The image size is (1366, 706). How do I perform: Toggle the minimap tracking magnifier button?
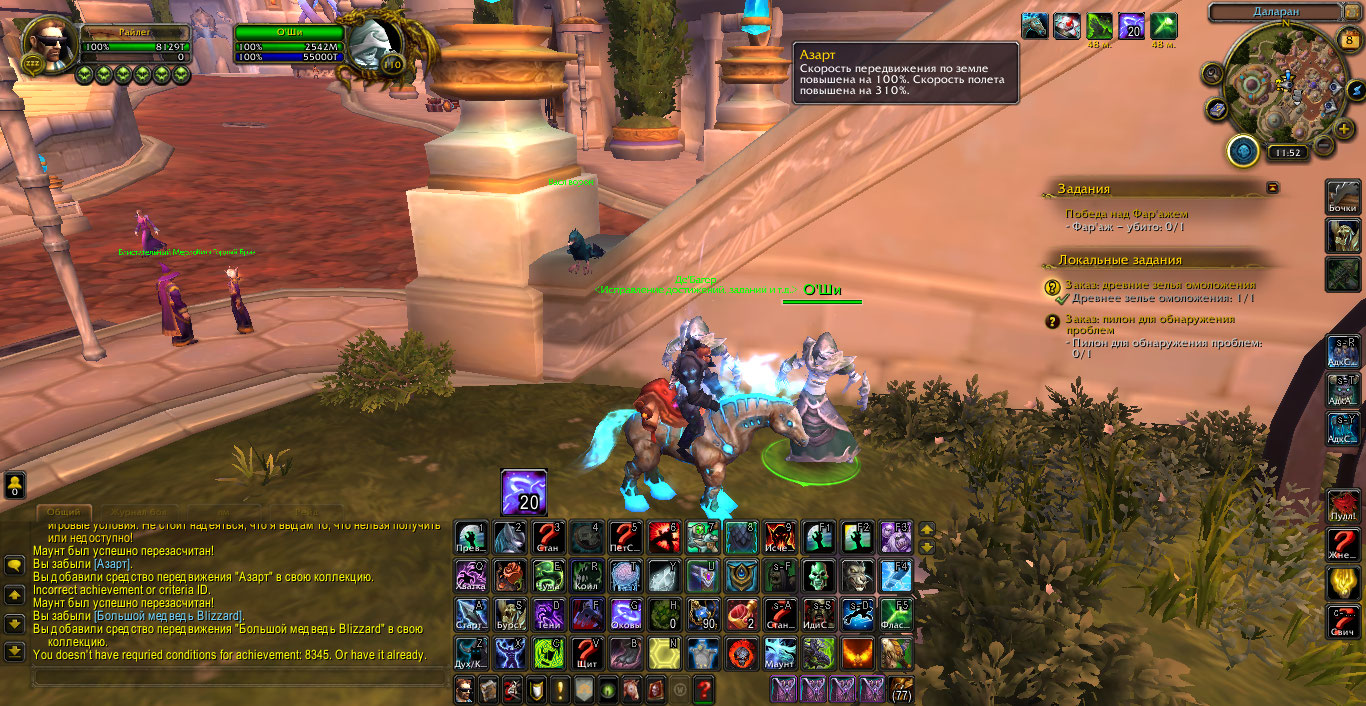tap(1213, 73)
